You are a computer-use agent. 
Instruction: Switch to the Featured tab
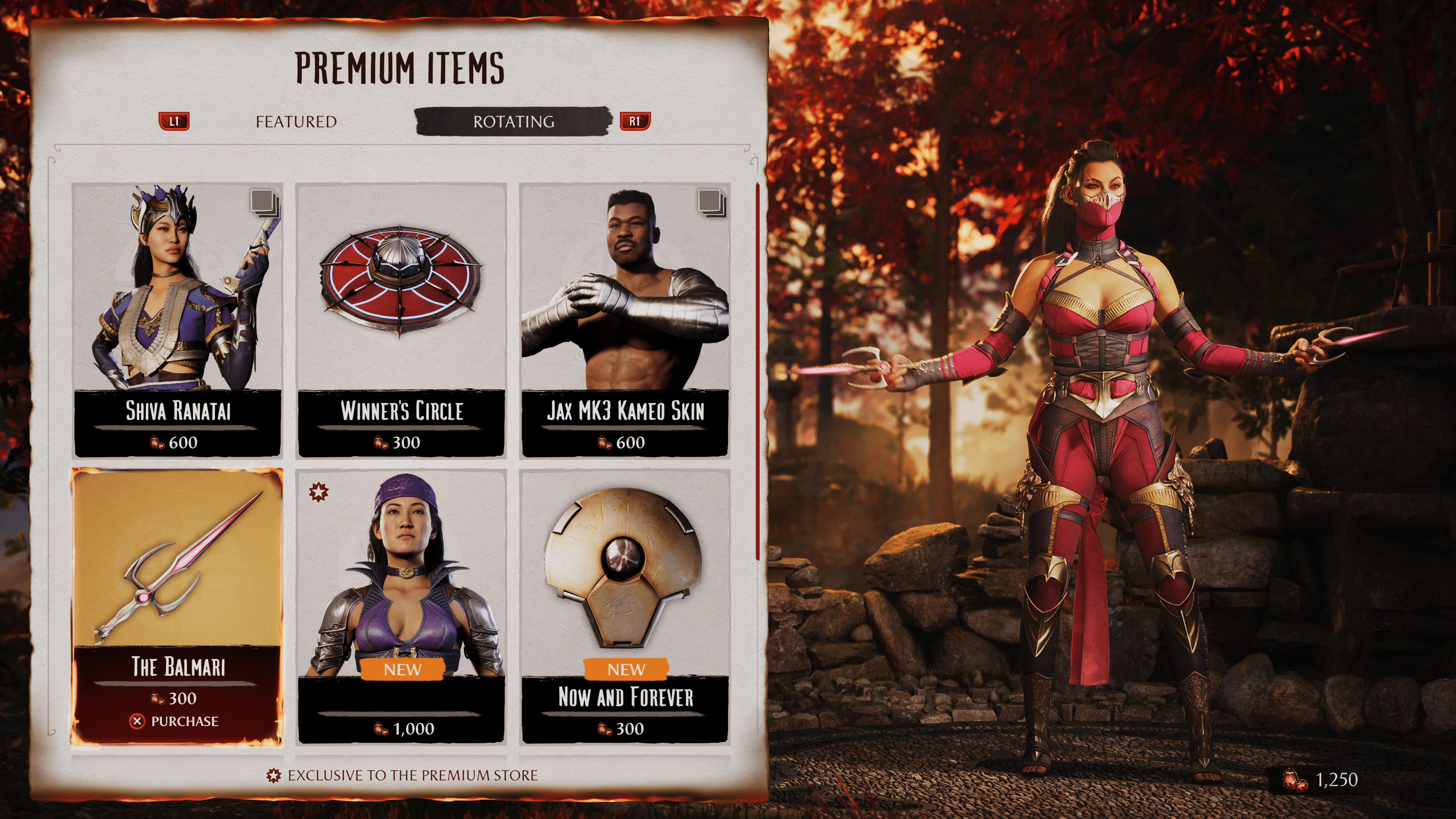296,121
